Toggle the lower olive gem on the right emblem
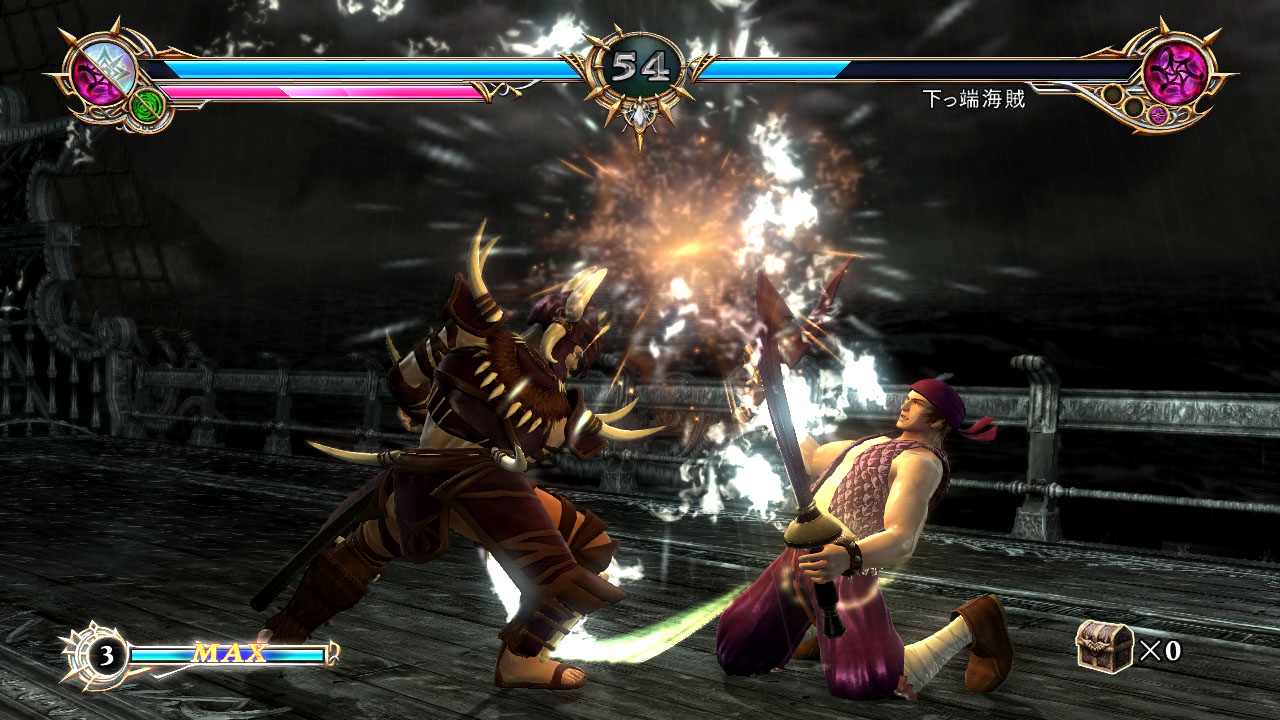This screenshot has height=720, width=1280. [x=1133, y=107]
